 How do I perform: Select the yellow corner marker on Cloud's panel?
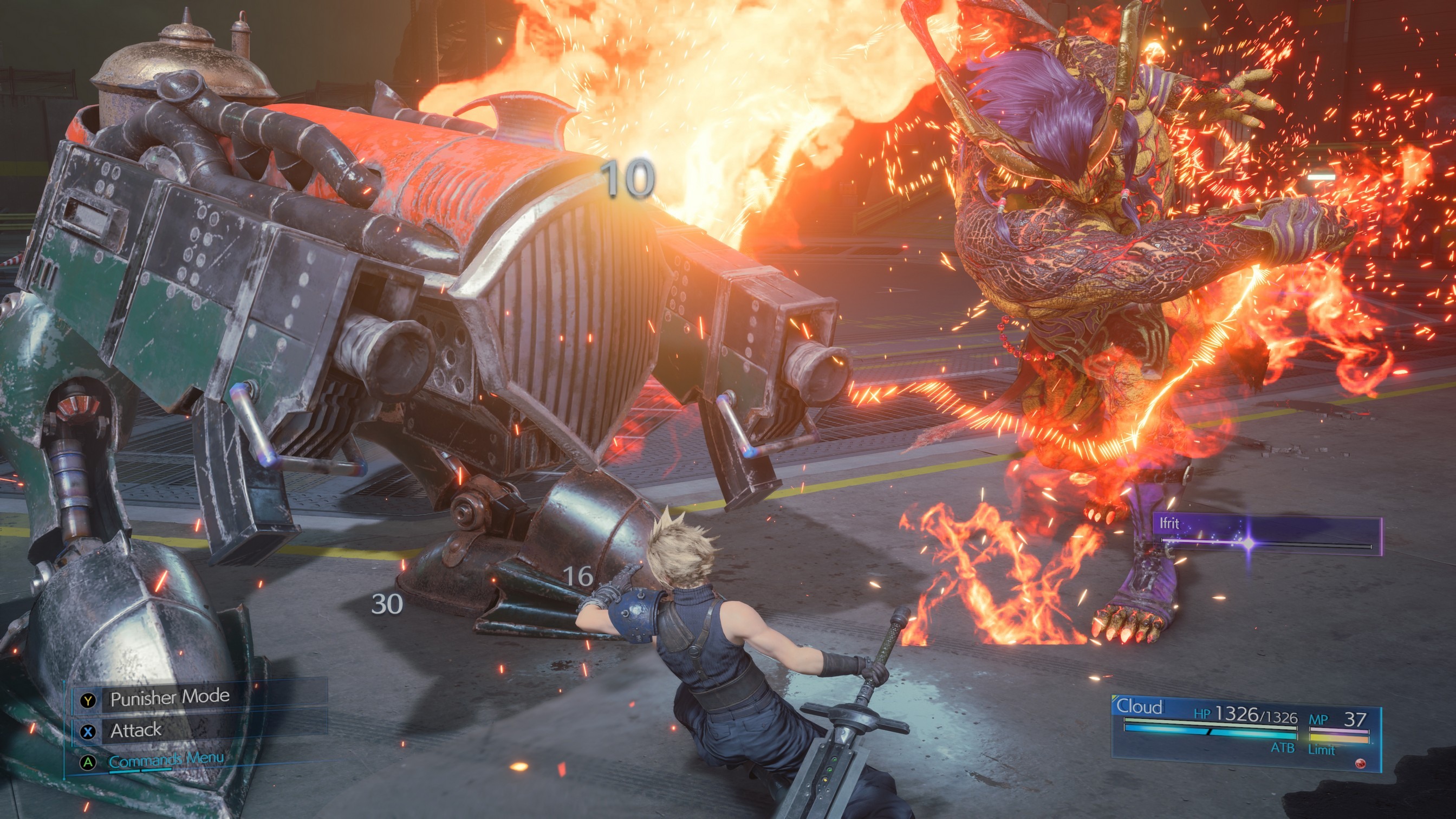[x=1115, y=697]
